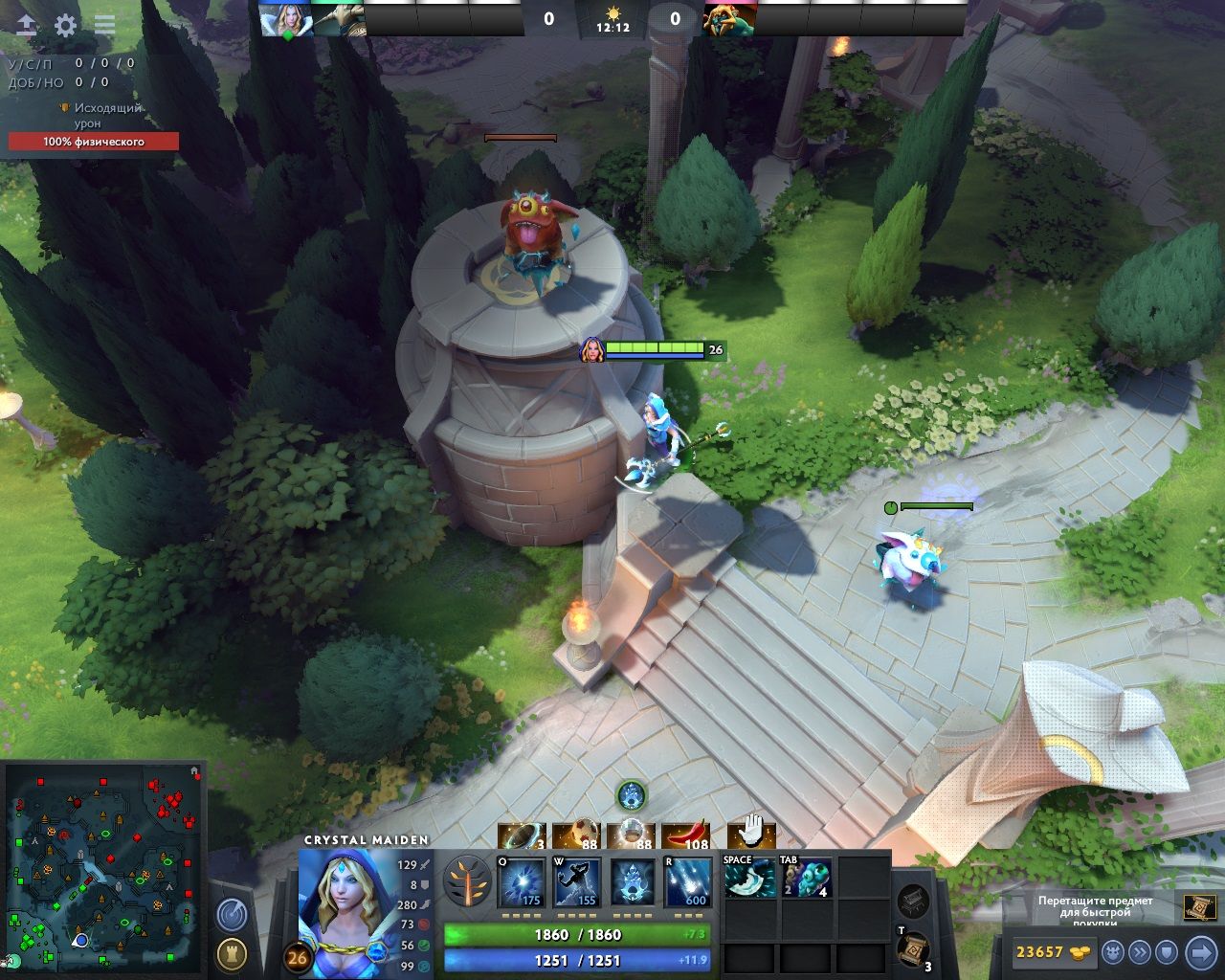This screenshot has width=1225, height=980.
Task: Use the Blink Dagger item slot
Action: (x=750, y=878)
